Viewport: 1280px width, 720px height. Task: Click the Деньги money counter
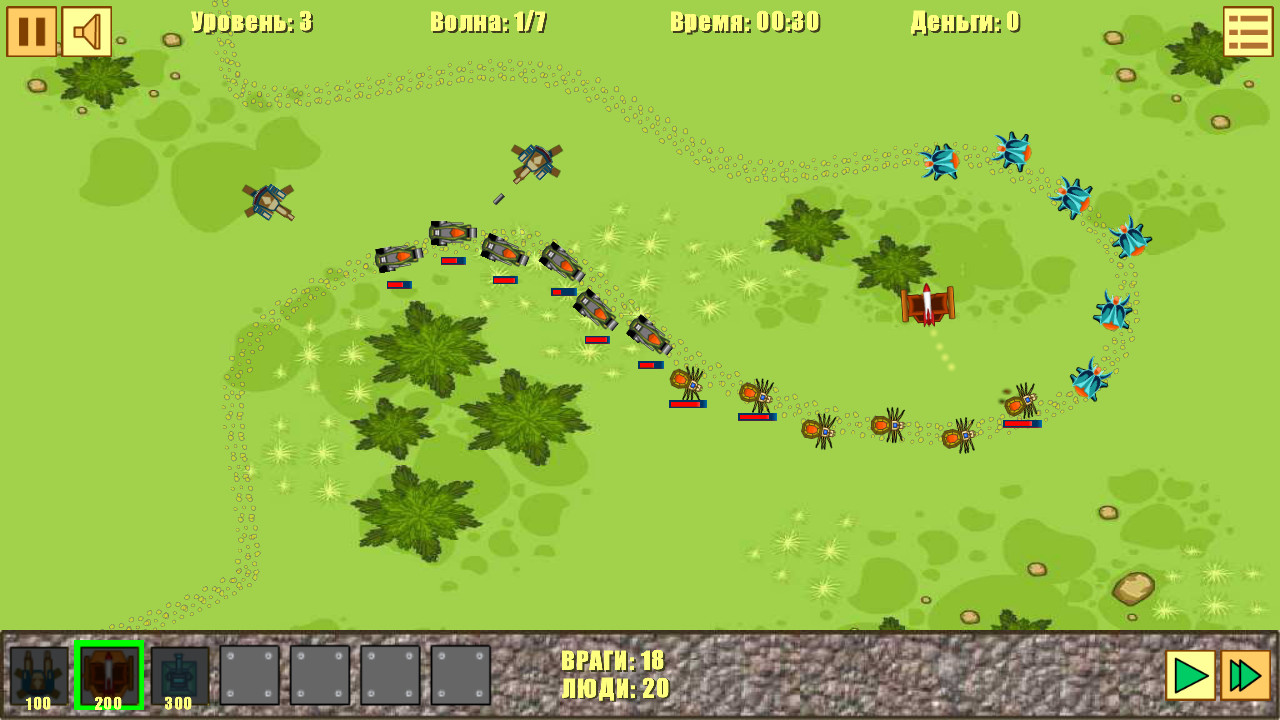point(962,22)
